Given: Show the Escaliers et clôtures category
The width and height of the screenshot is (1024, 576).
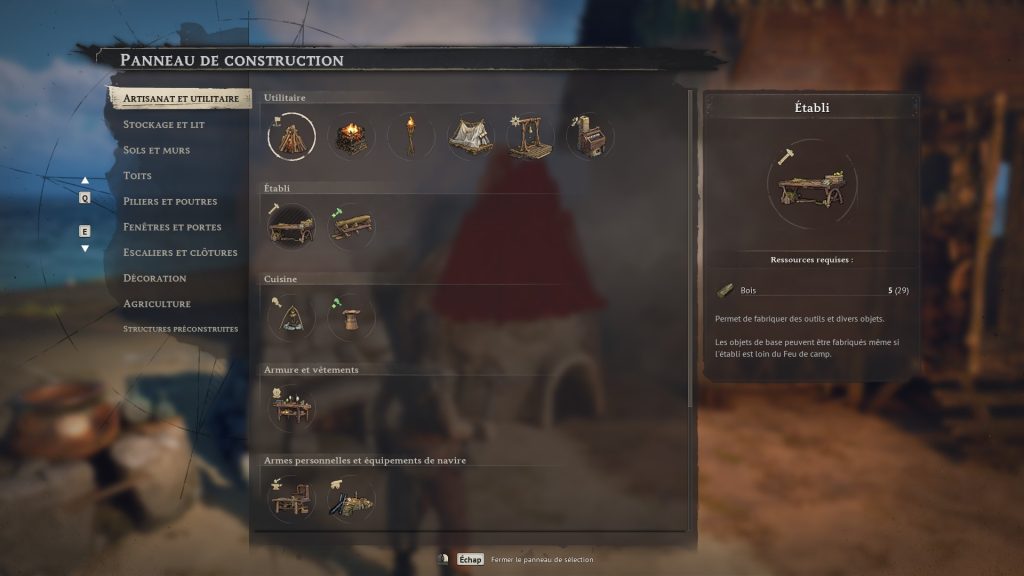Looking at the screenshot, I should coord(180,252).
